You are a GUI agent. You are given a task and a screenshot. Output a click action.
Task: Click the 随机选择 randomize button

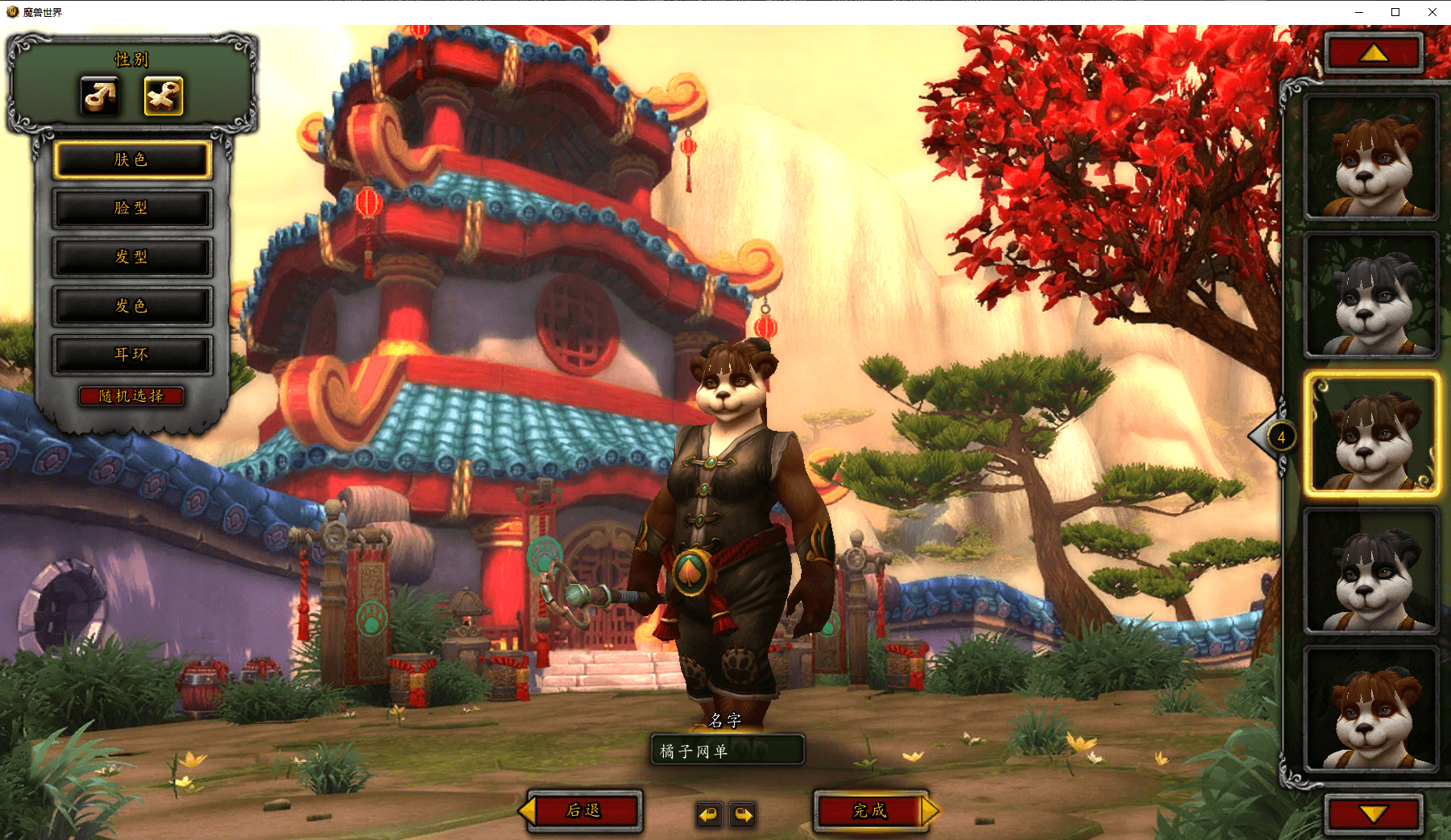point(131,396)
